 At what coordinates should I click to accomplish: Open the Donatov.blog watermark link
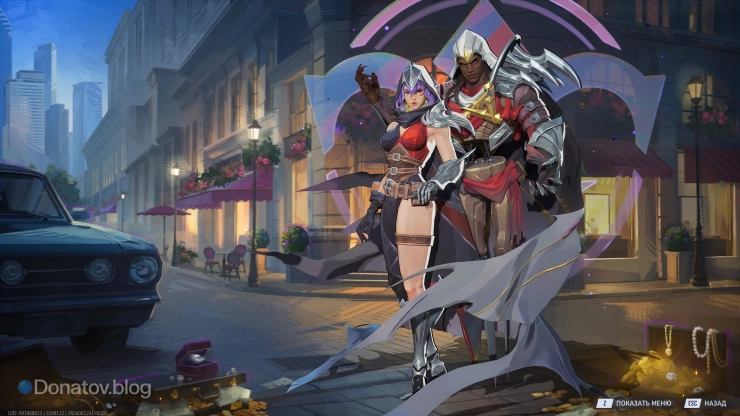point(84,387)
